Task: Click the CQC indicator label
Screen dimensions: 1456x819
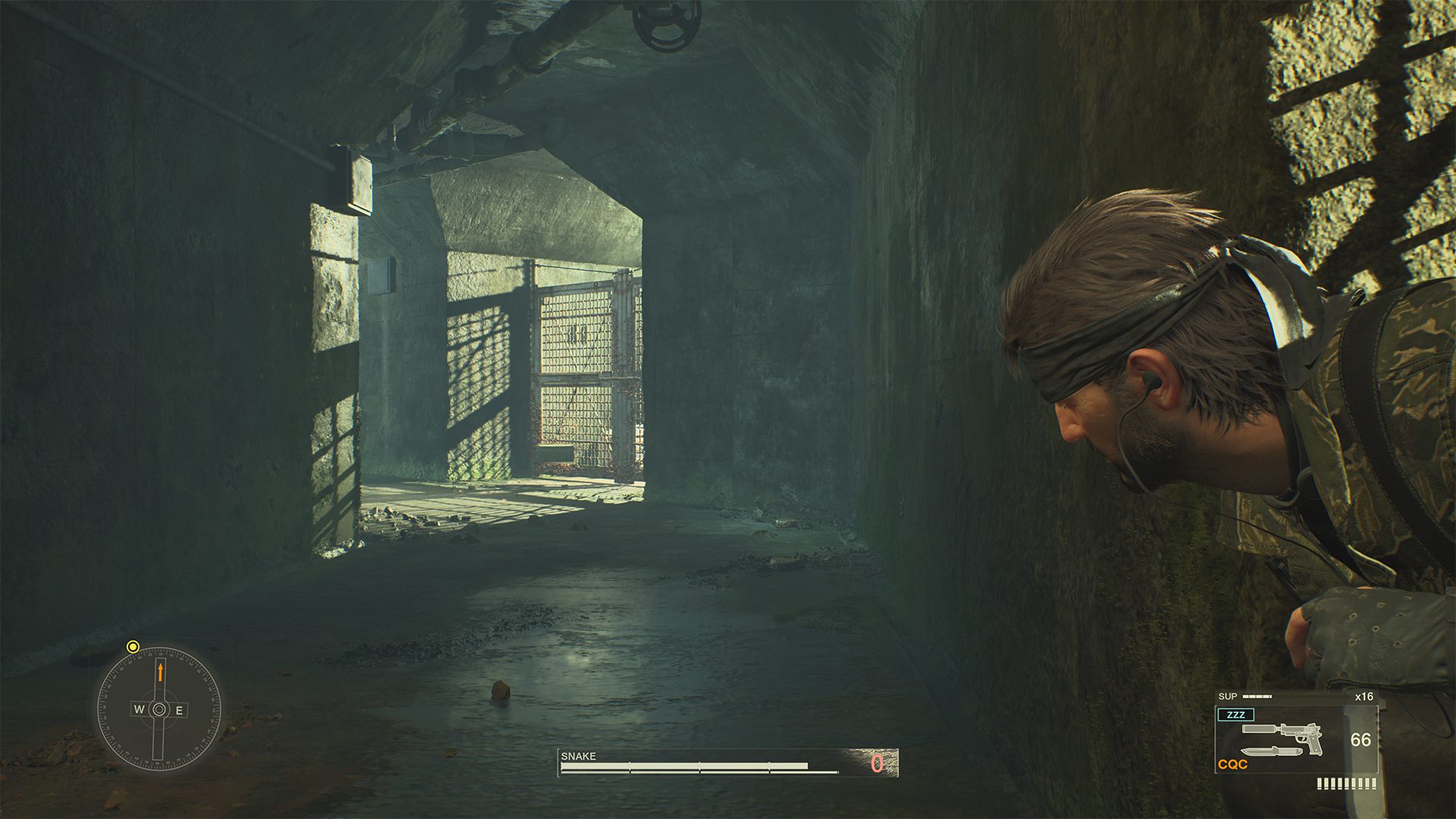Action: point(1232,764)
